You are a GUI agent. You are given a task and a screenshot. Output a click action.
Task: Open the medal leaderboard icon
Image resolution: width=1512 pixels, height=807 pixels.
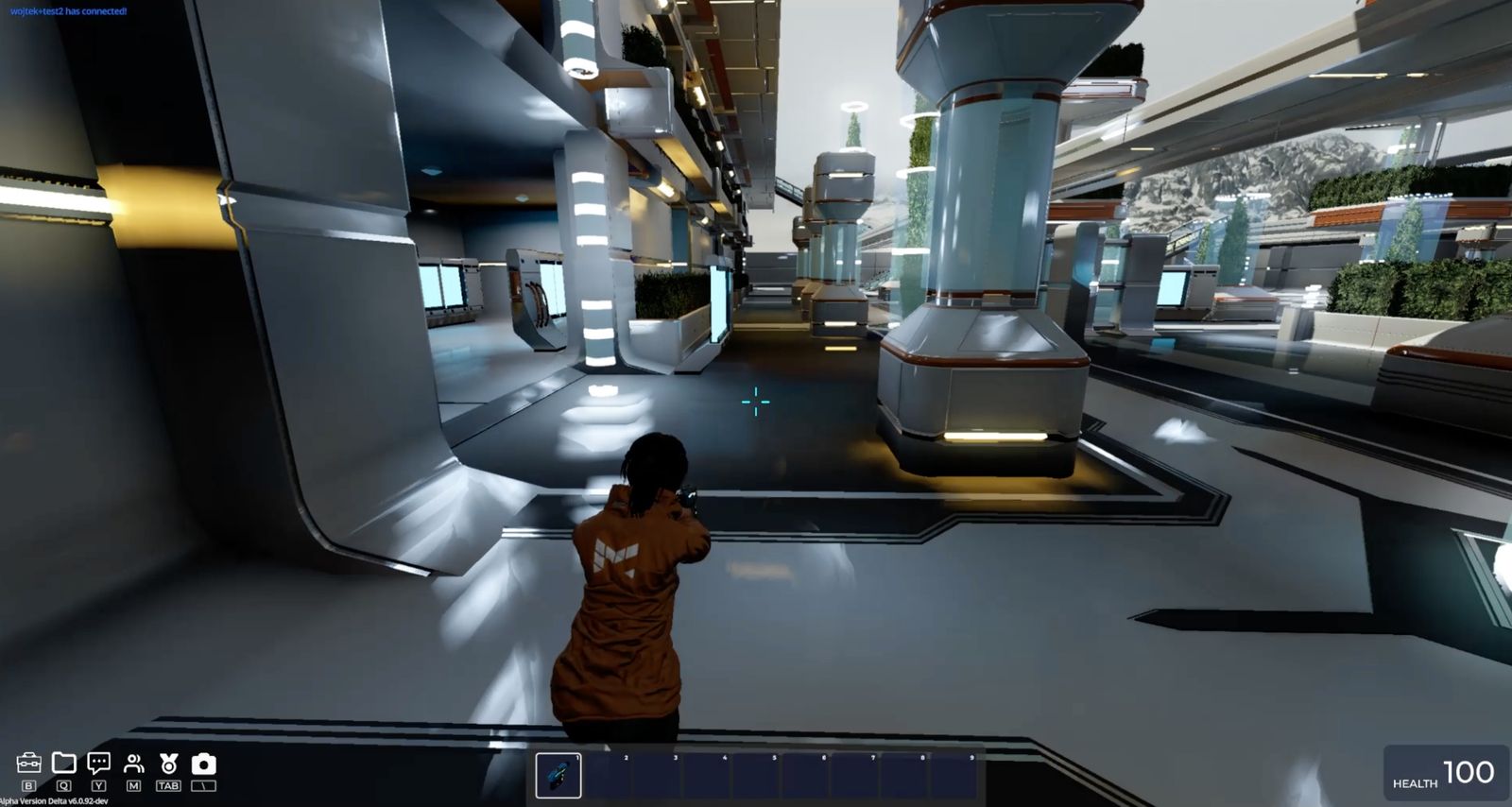point(168,764)
